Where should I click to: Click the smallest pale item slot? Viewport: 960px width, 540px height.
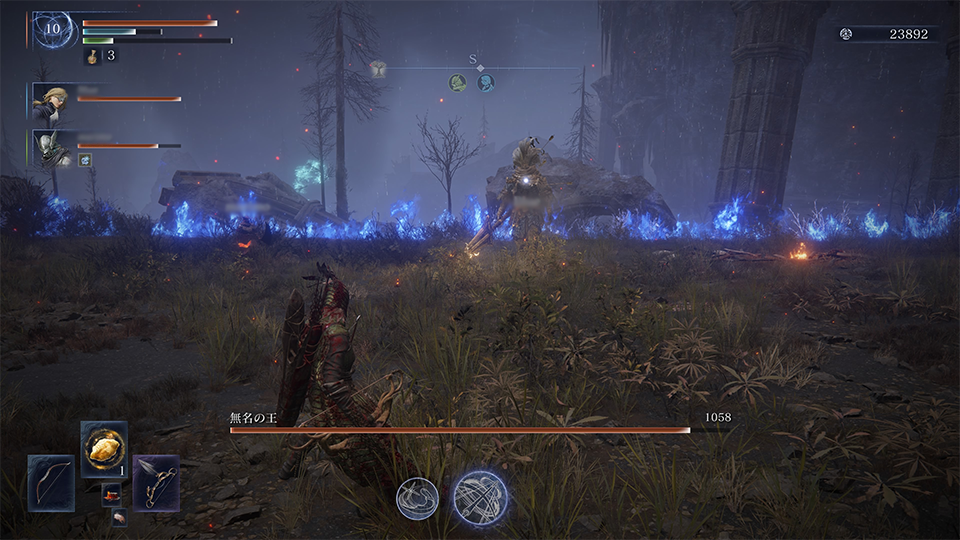tap(119, 516)
